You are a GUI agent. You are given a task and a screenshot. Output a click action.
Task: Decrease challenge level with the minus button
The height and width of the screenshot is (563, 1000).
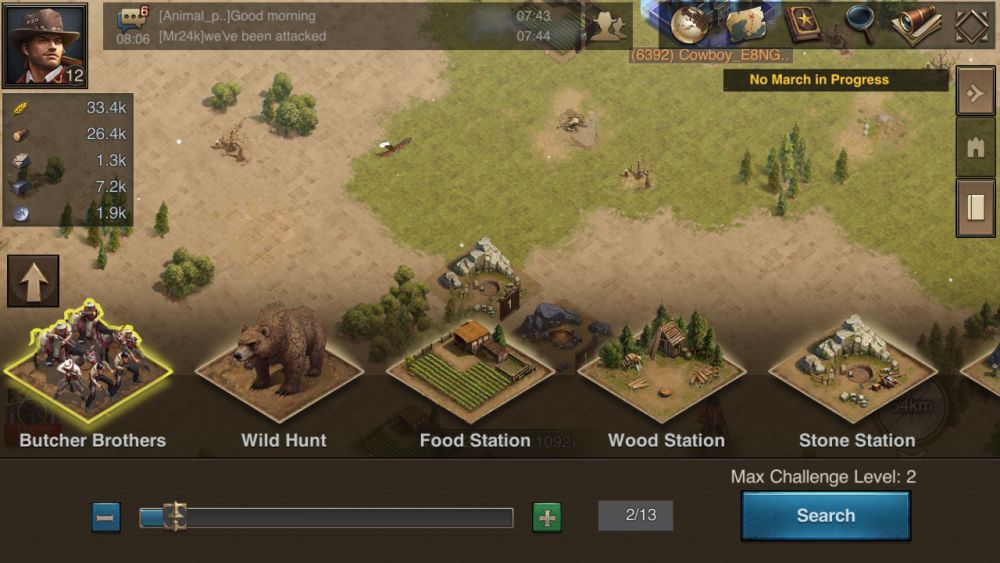(106, 517)
